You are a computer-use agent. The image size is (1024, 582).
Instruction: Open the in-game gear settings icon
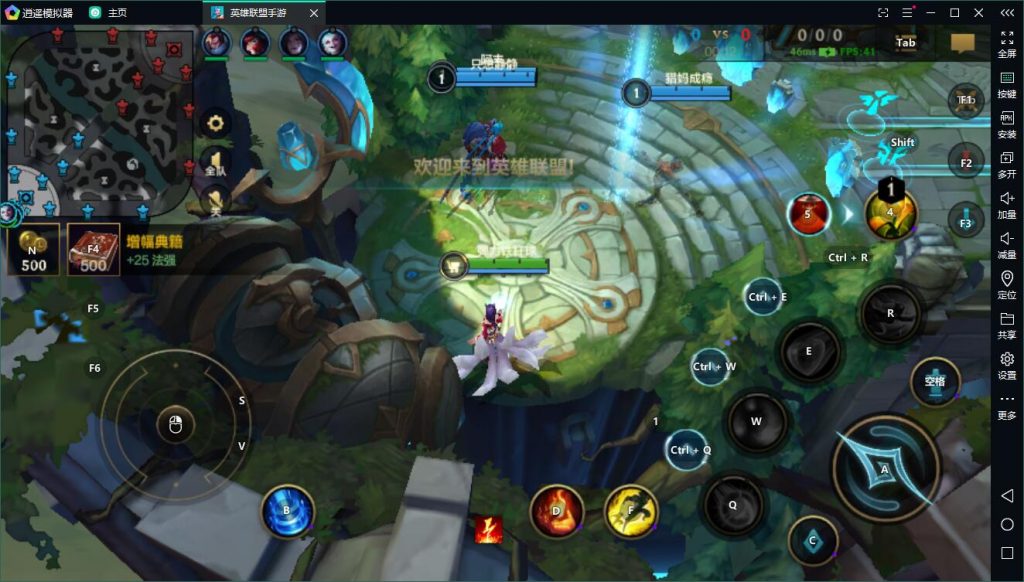(x=216, y=124)
